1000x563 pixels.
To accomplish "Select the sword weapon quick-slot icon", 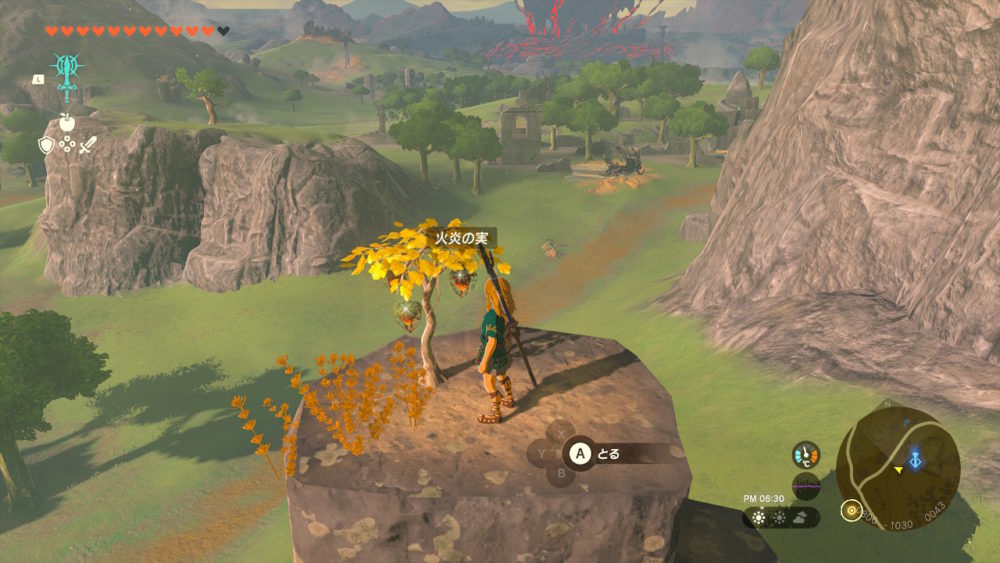I will [x=88, y=145].
